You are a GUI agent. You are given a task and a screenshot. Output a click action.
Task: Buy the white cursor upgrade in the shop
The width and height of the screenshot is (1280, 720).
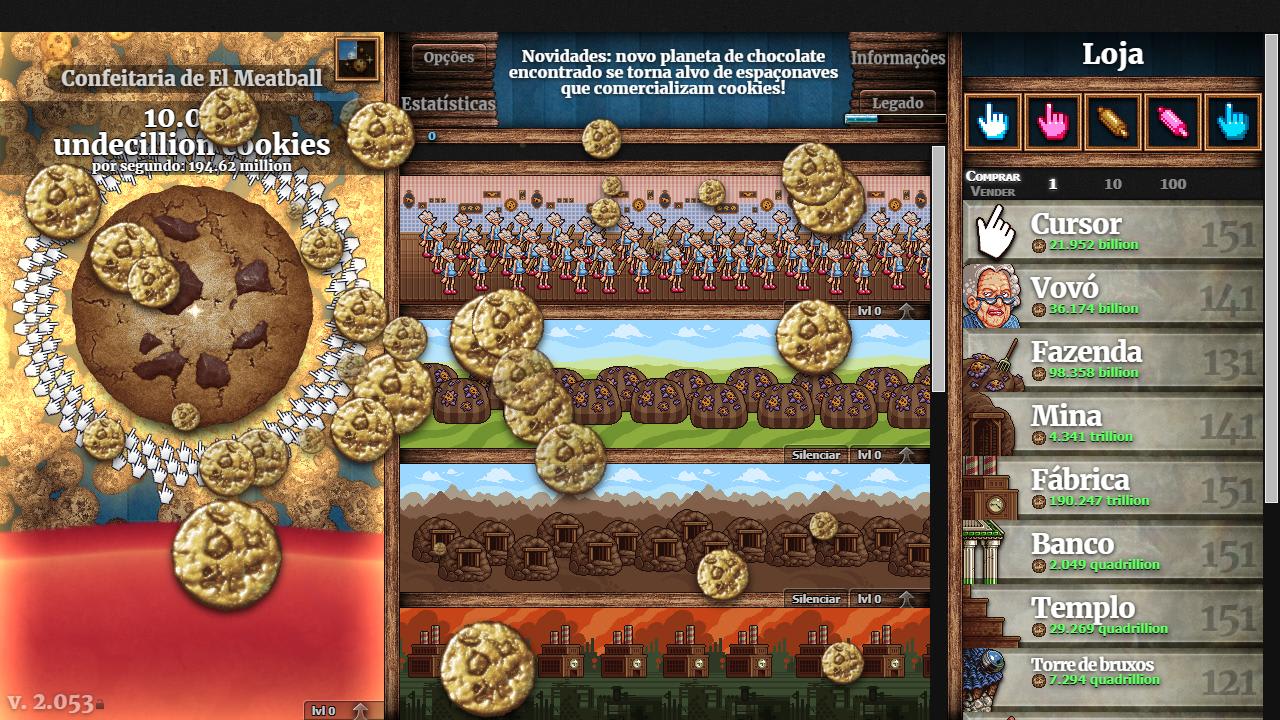coord(991,122)
